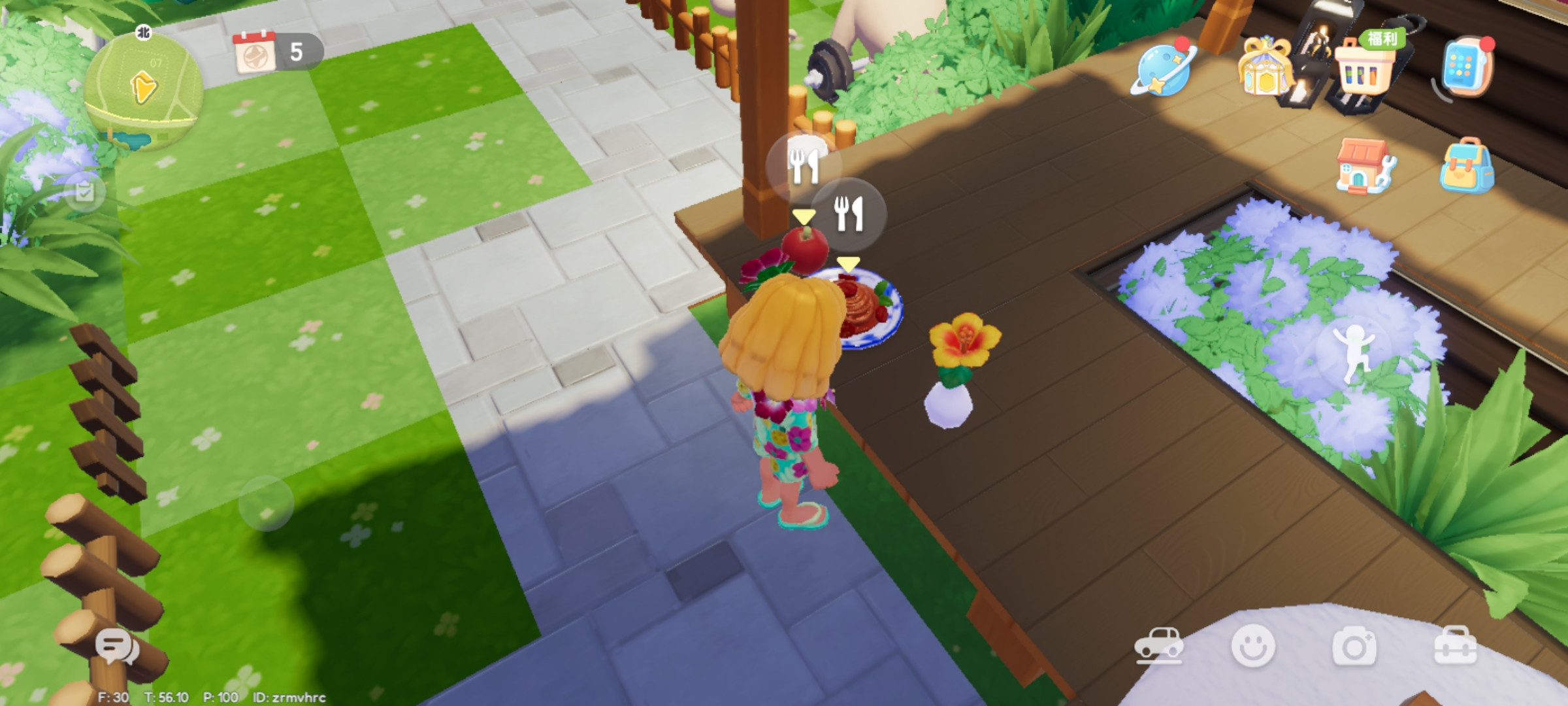The image size is (1568, 706).
Task: Open the chat bubbles icon
Action: tap(117, 647)
